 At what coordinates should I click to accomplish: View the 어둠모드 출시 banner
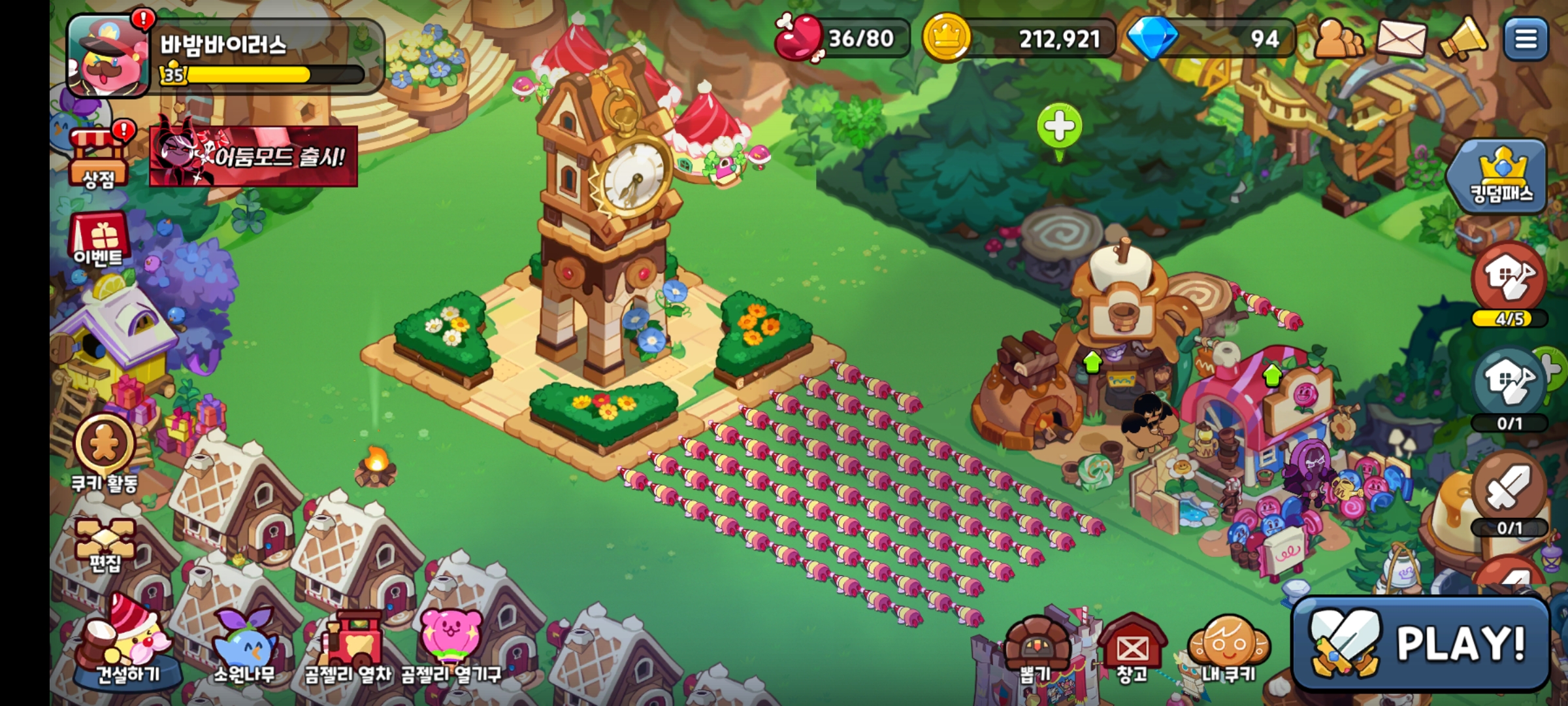coord(253,156)
